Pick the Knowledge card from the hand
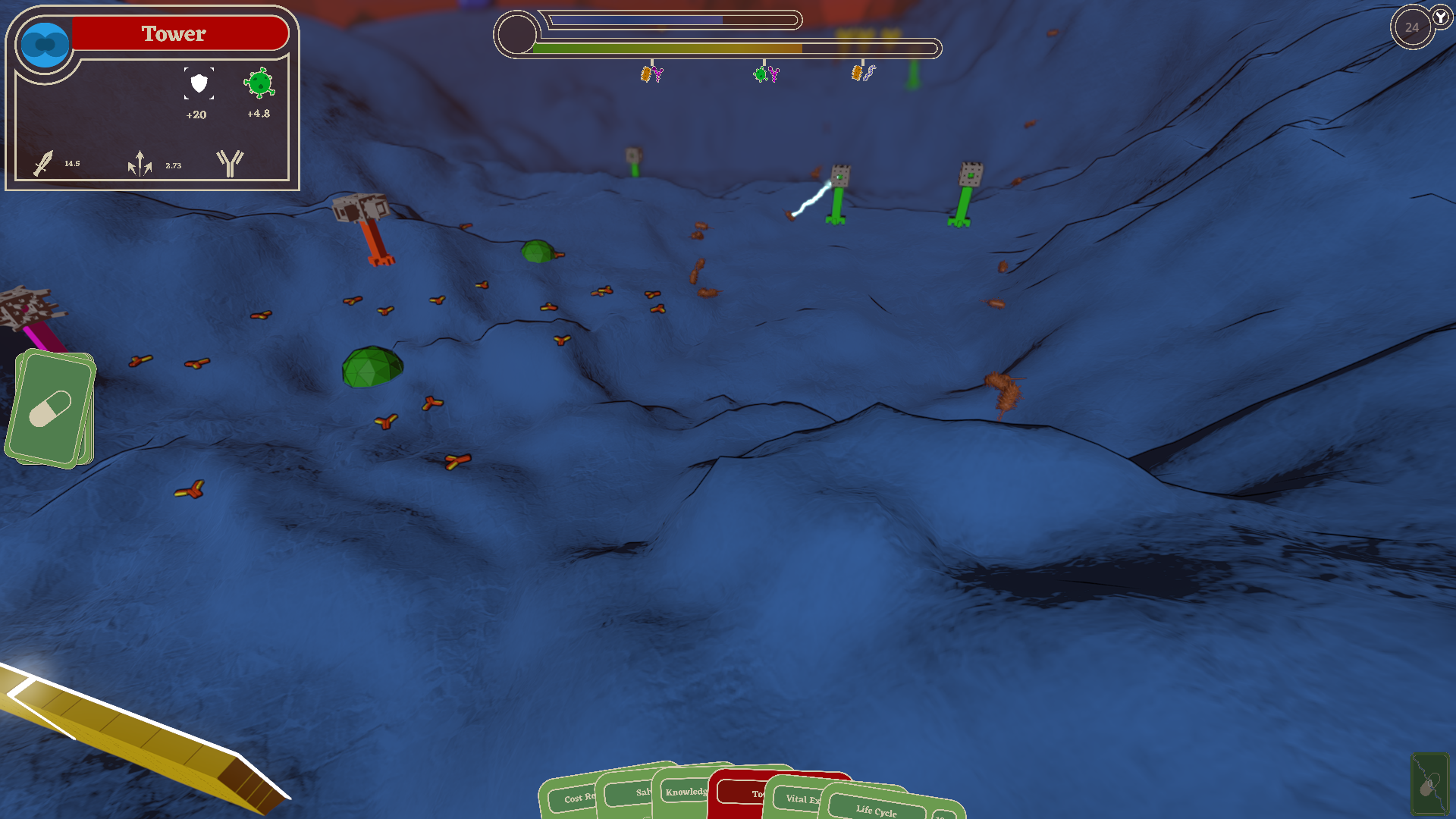The width and height of the screenshot is (1456, 819). 681,792
